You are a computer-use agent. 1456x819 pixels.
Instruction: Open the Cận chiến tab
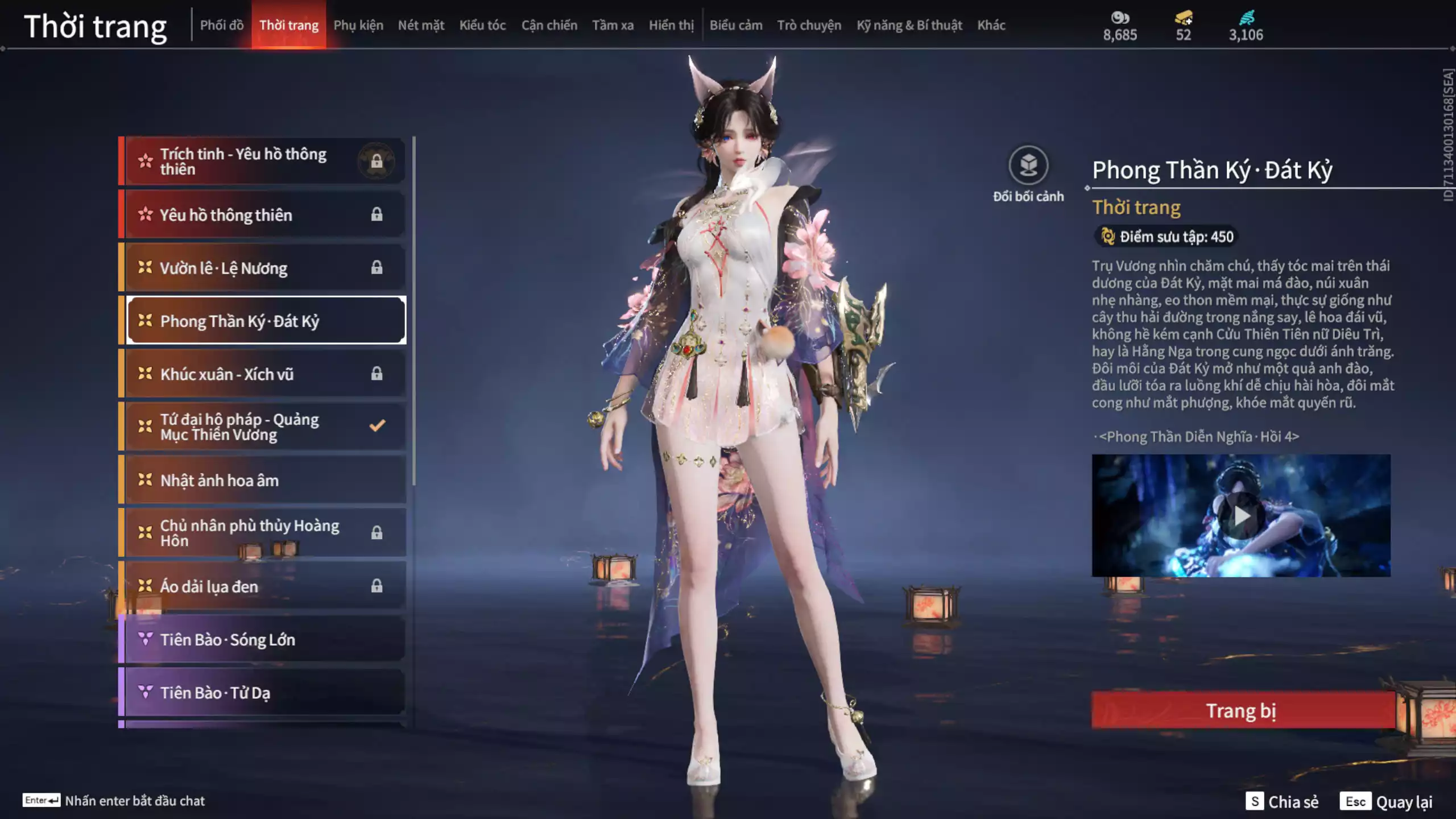click(x=549, y=25)
